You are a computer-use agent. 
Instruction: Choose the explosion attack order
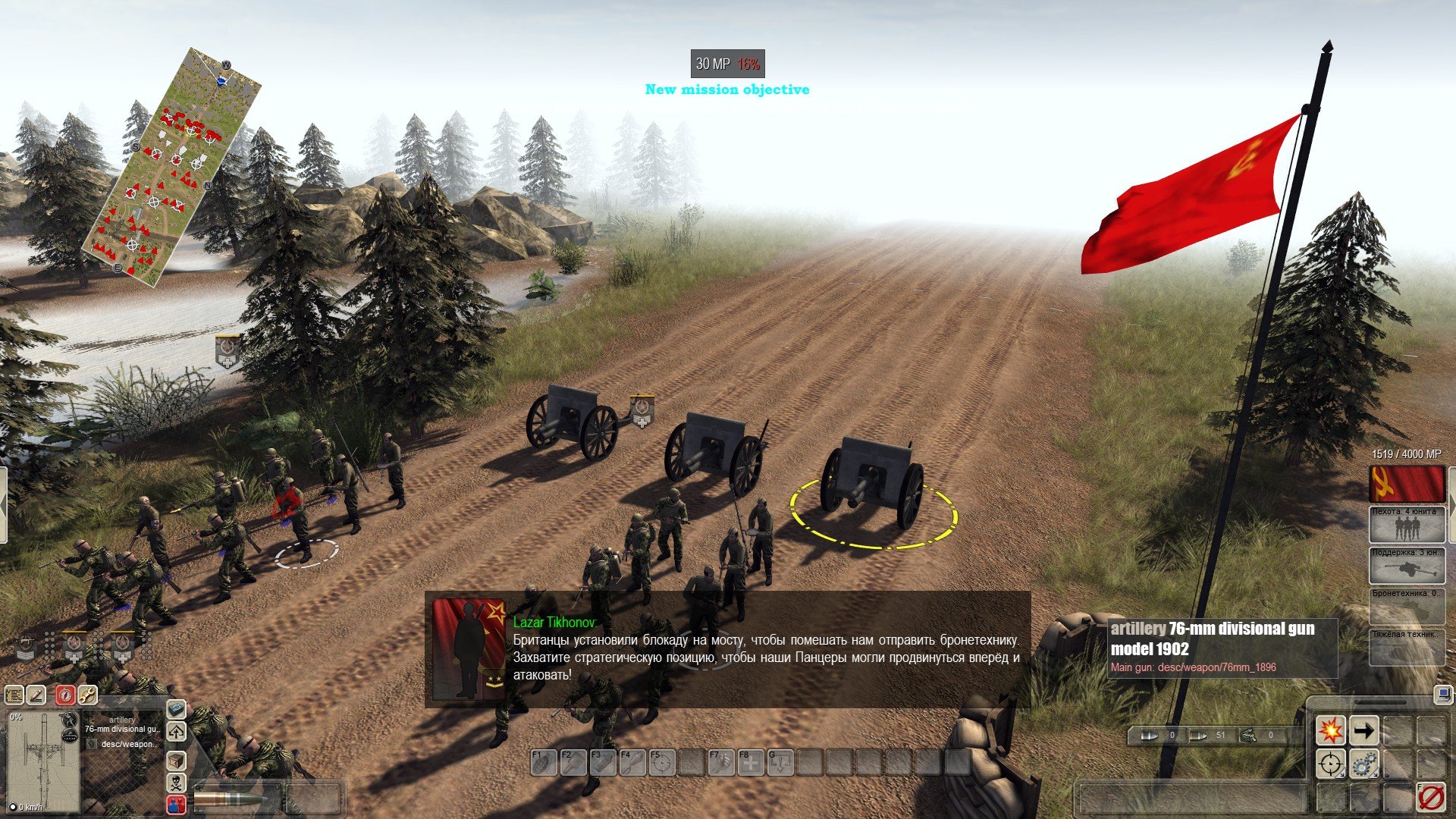point(1330,731)
